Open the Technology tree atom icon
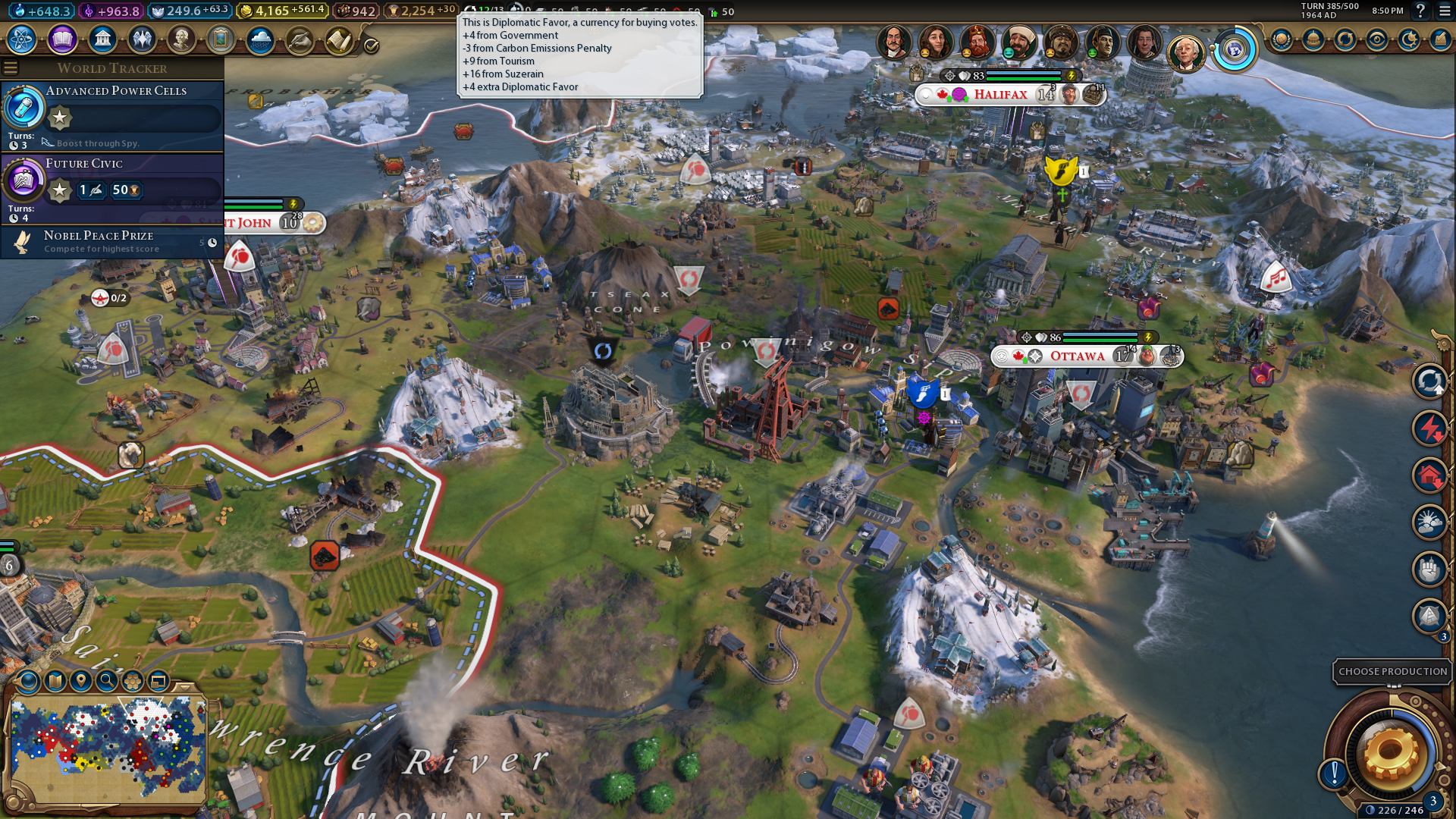1456x819 pixels. point(22,39)
